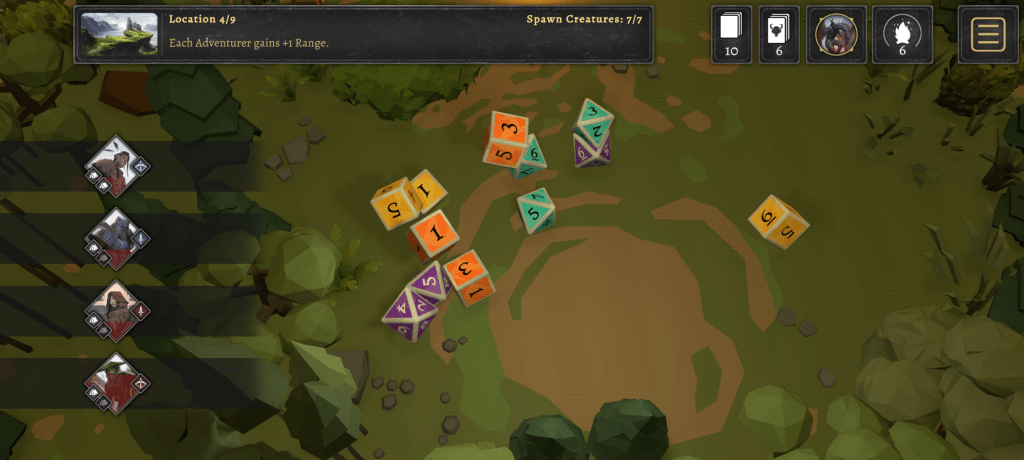View the creature deck with horned icon
Screen dimensions: 1024x460
779,35
